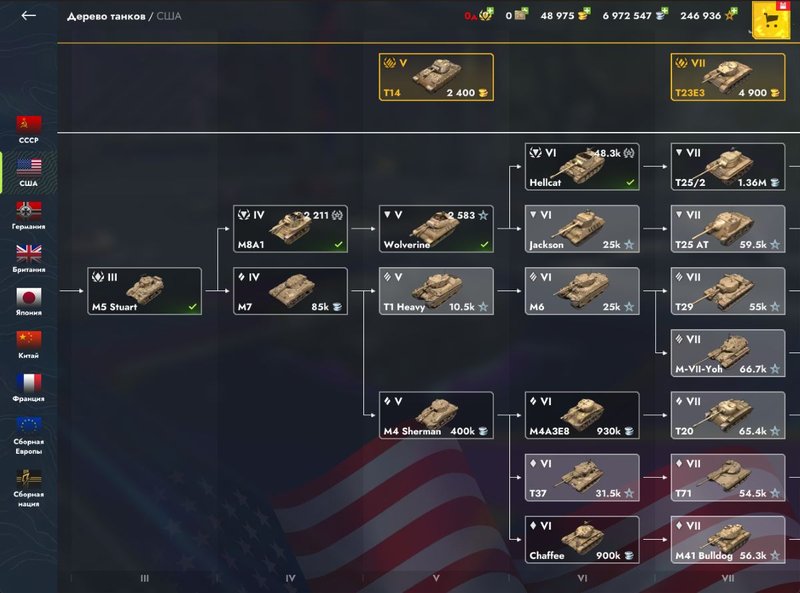The width and height of the screenshot is (800, 593).
Task: Choose the Британия nation tab
Action: [x=29, y=258]
